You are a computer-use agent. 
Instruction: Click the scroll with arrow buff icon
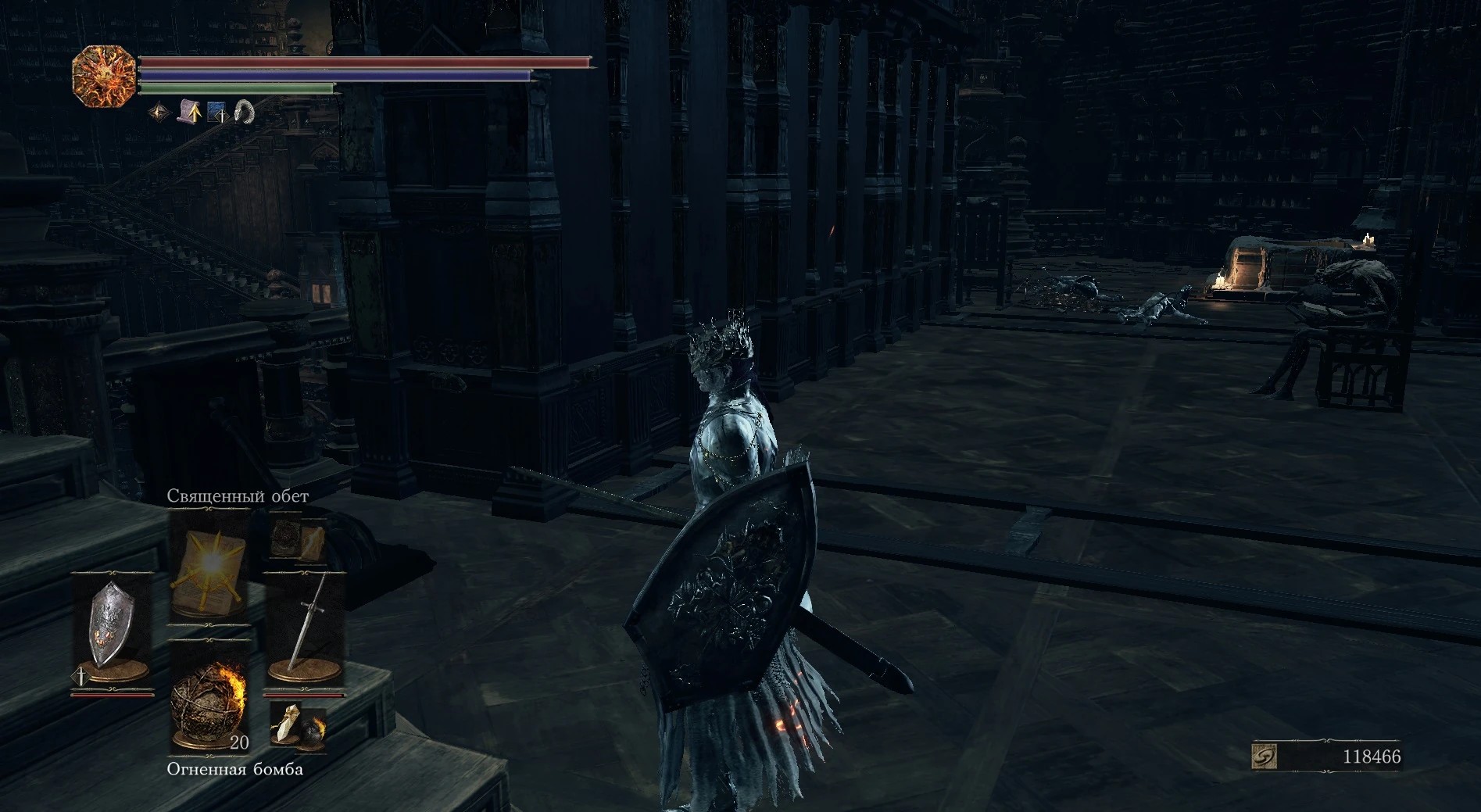(189, 113)
